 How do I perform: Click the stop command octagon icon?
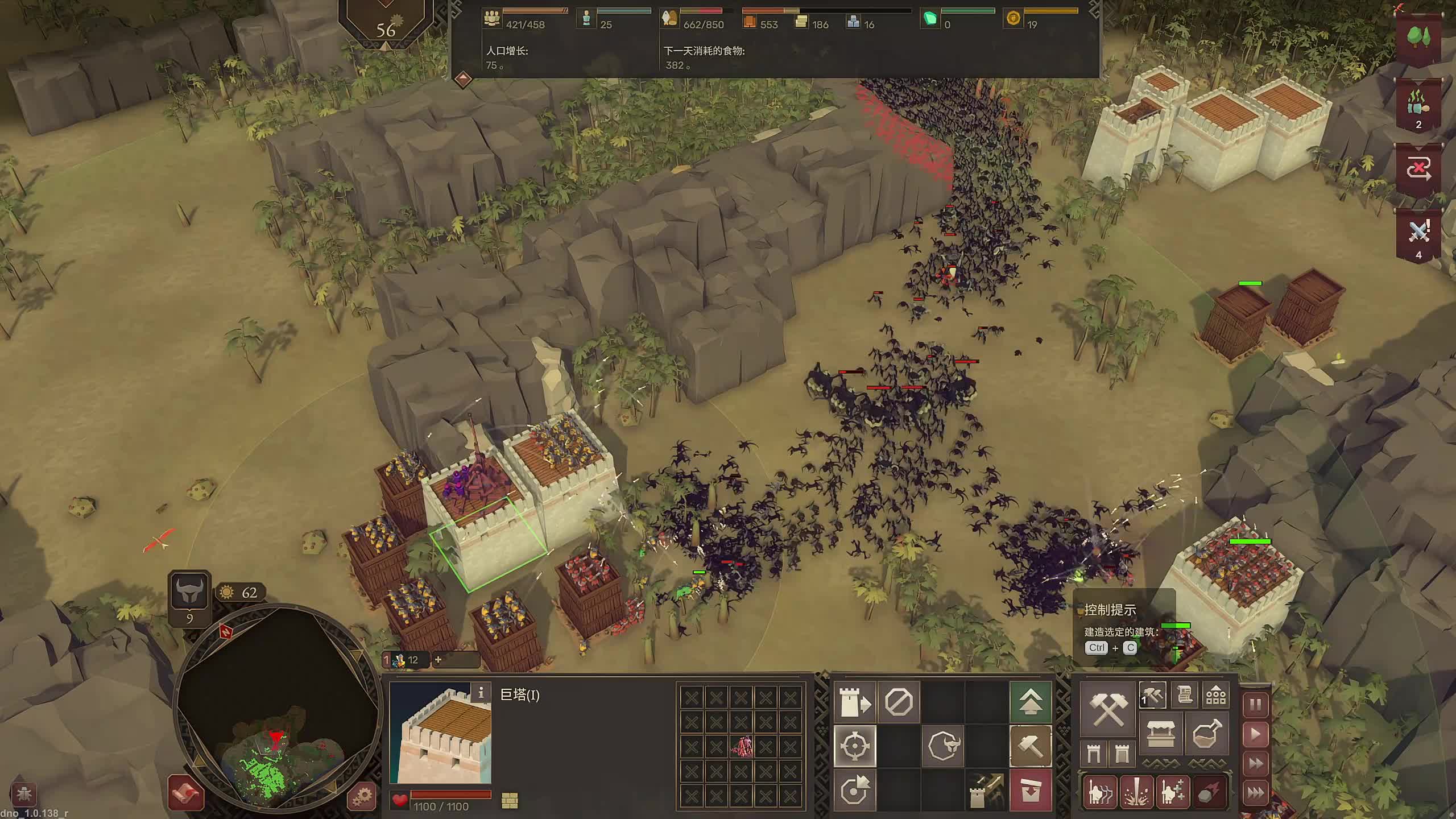[899, 702]
